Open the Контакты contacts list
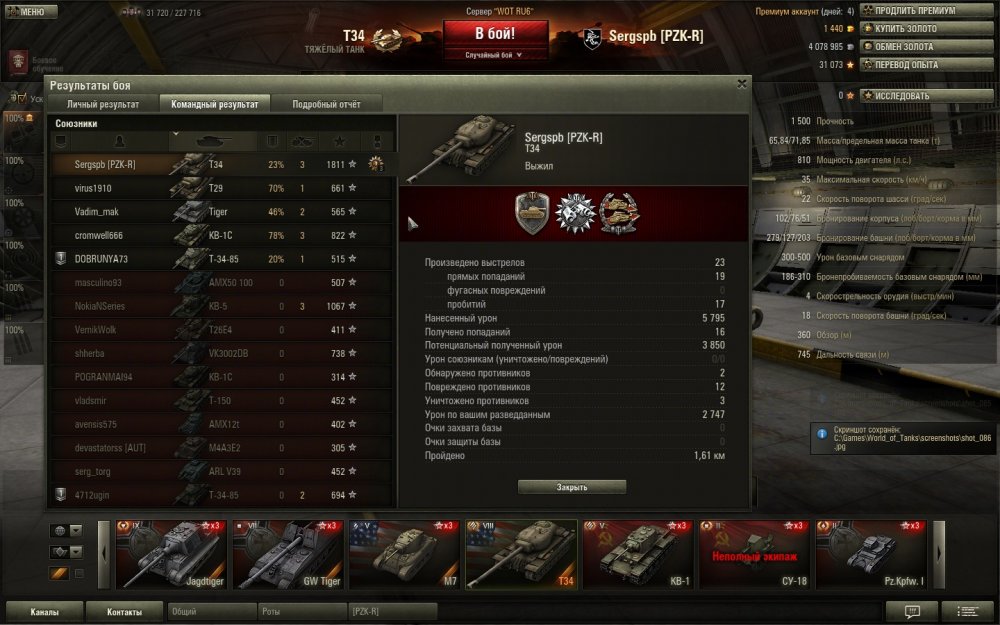 point(125,611)
